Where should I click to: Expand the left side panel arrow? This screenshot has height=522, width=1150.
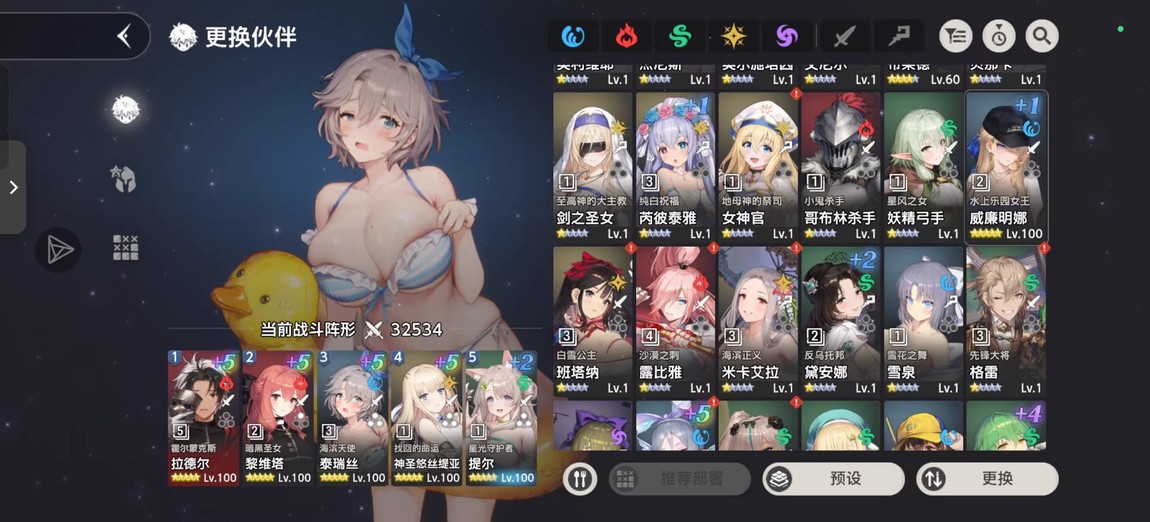[13, 187]
